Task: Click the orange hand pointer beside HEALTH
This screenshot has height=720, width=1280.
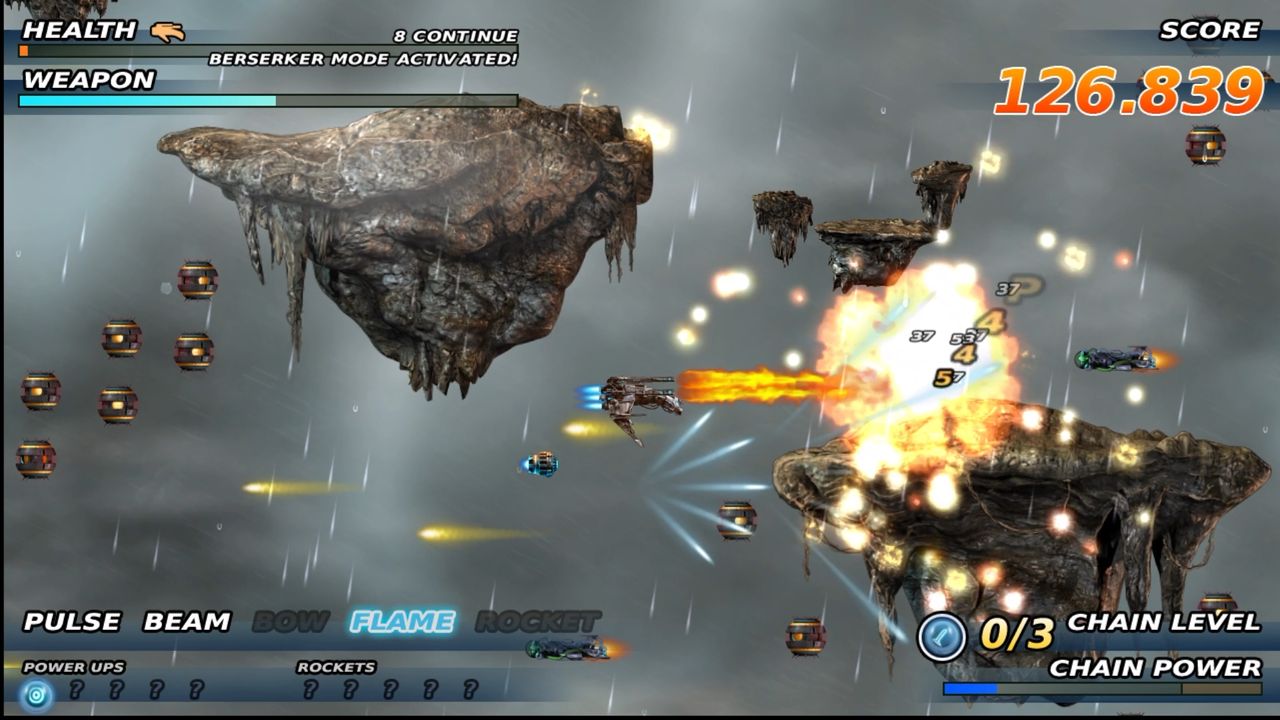Action: (169, 32)
